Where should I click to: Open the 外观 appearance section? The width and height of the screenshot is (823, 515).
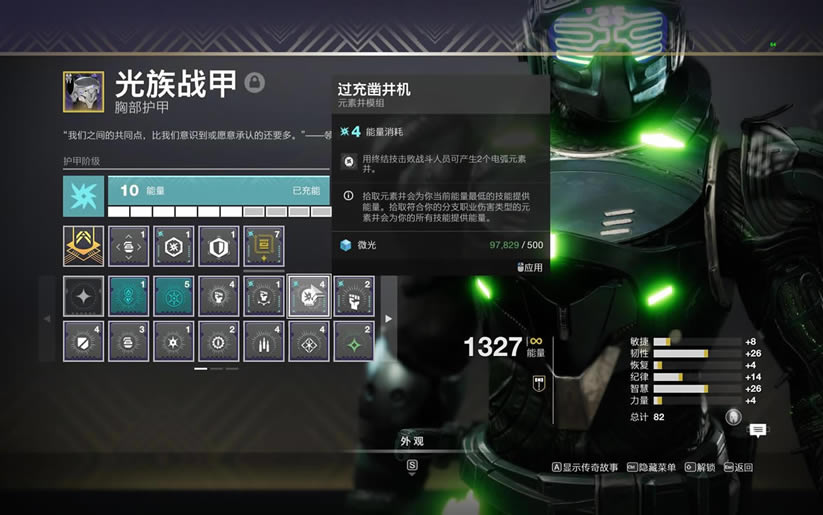point(411,440)
